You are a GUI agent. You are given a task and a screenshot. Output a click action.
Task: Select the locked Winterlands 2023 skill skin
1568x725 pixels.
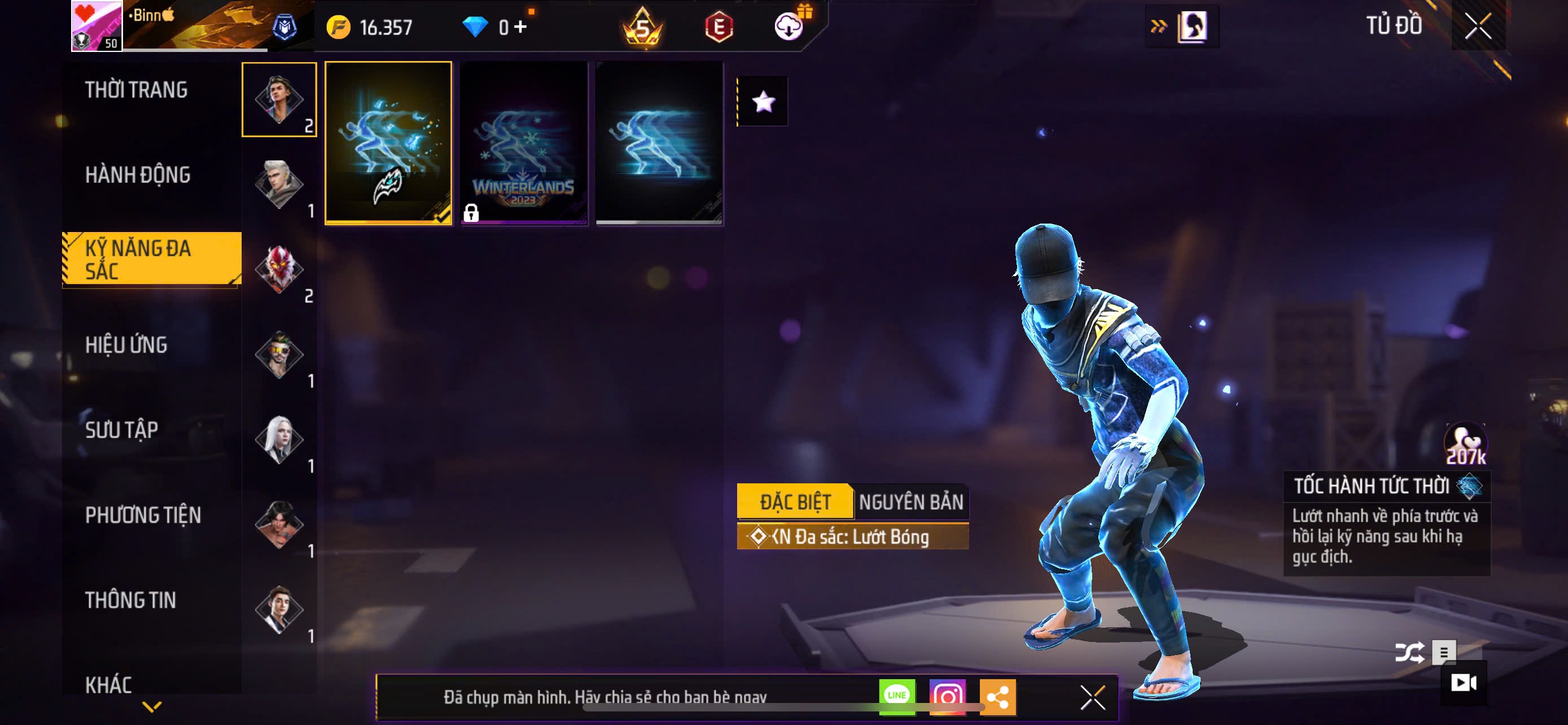pos(523,143)
